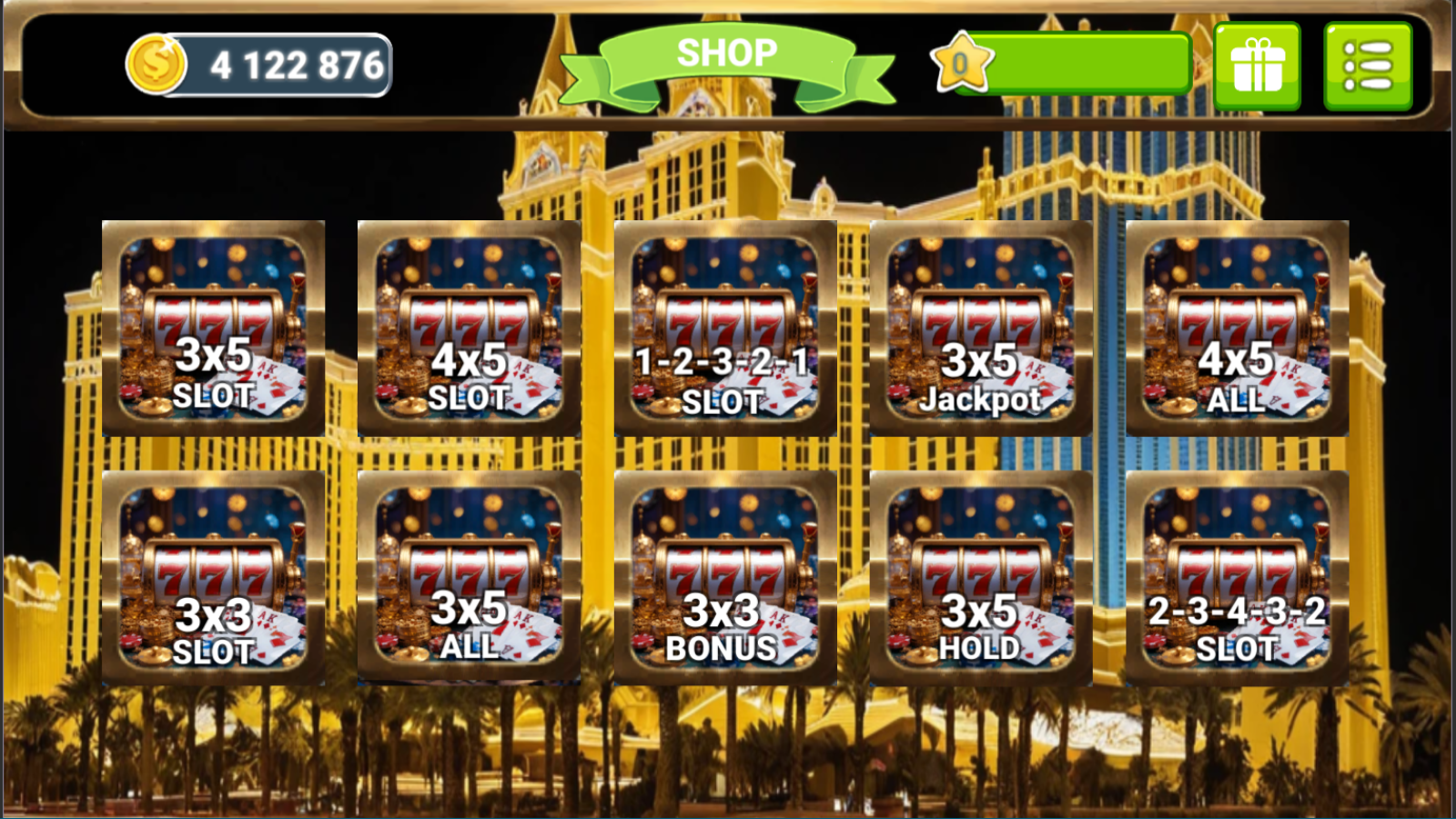Open the 3x5 ALL game
The width and height of the screenshot is (1456, 819).
(x=468, y=578)
